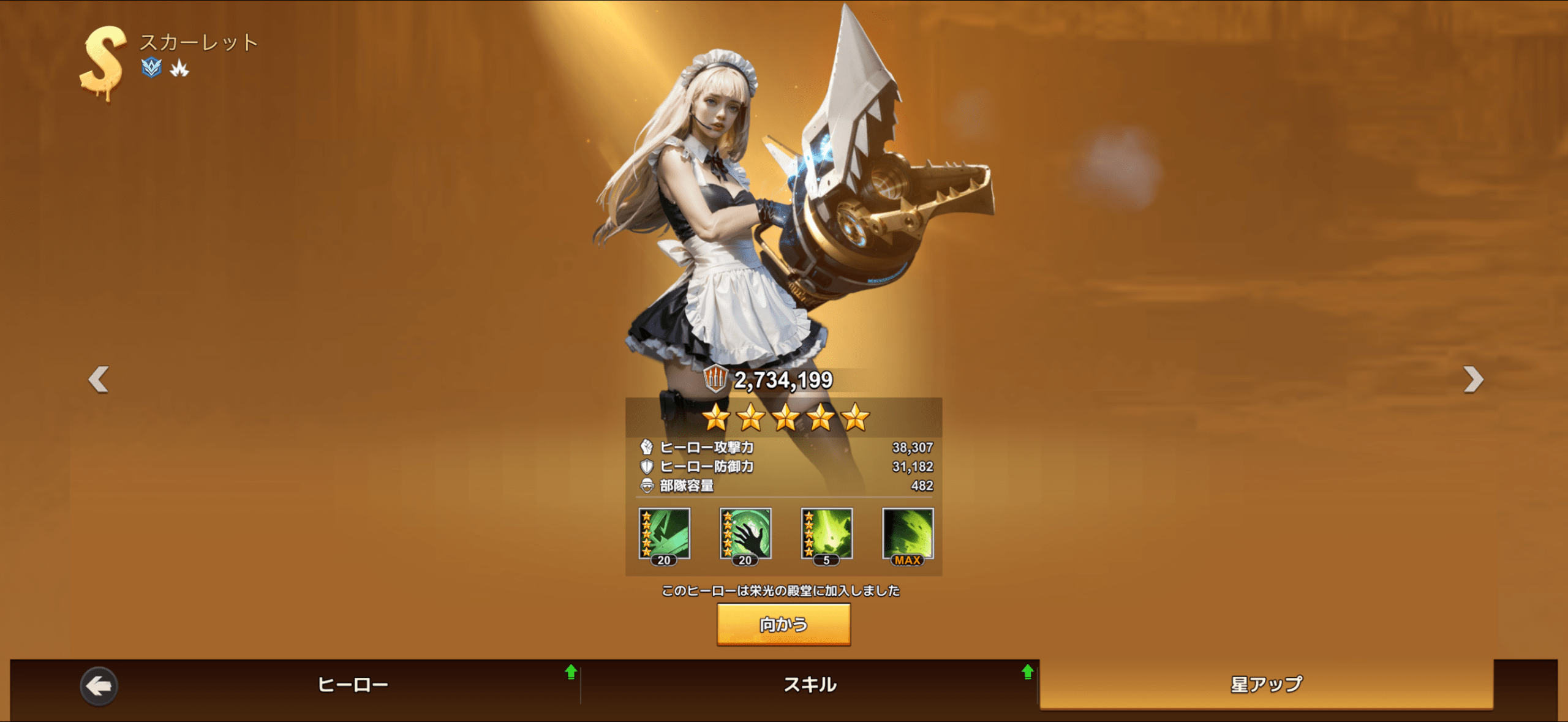The image size is (1568, 722).
Task: Select the 星アップ tab
Action: 1266,684
